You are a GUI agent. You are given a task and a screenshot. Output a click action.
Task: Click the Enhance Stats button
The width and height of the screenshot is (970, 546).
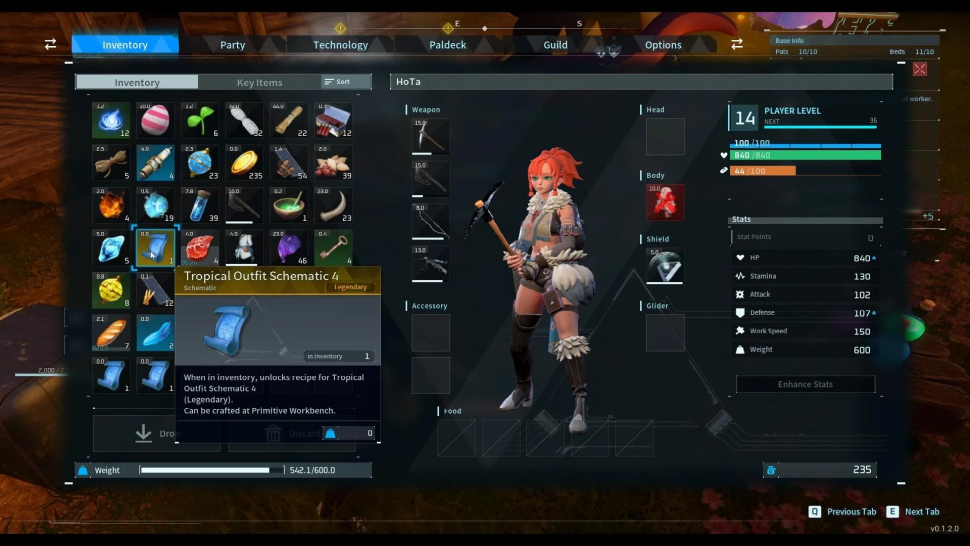[x=805, y=384]
